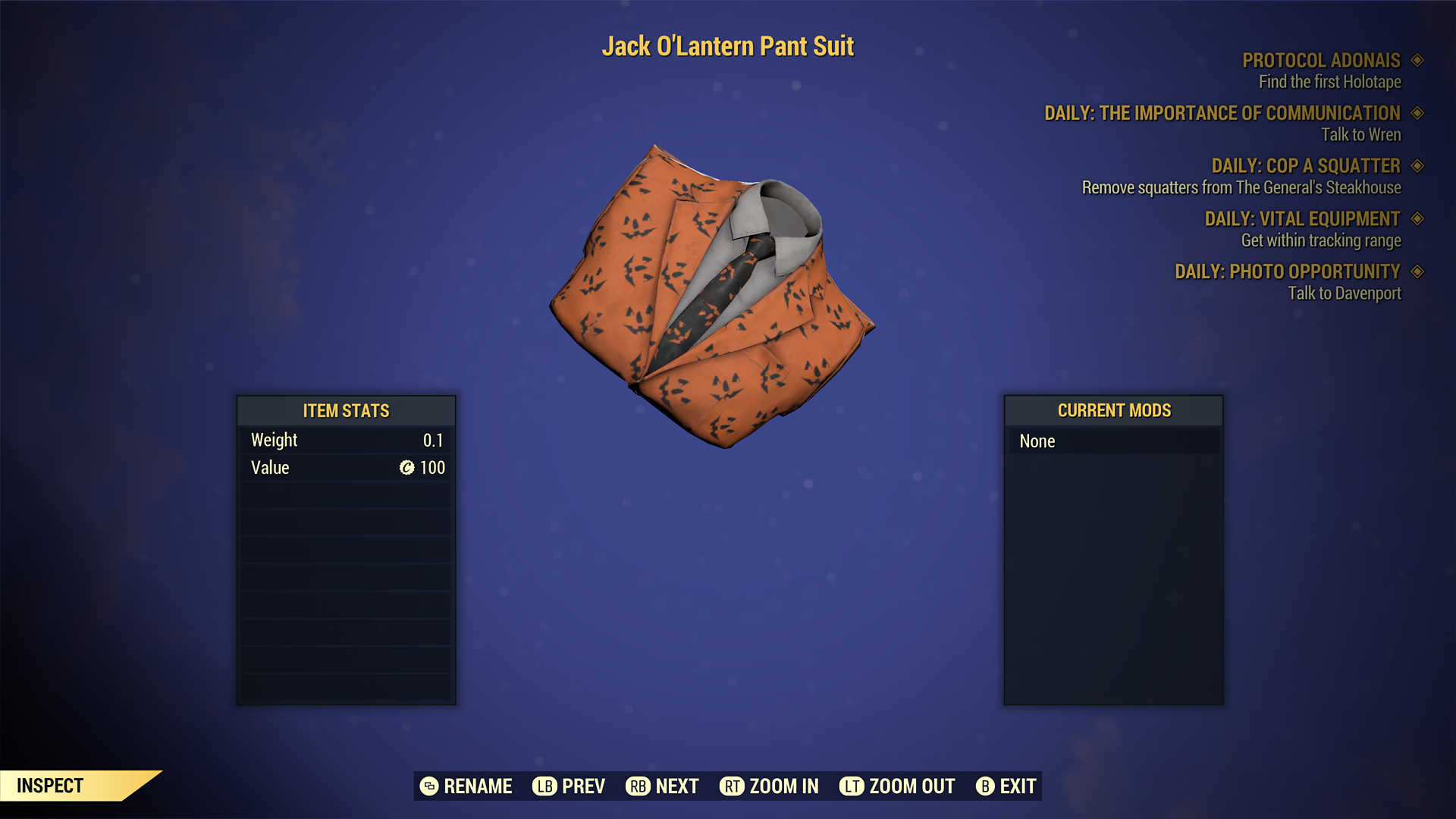Select the Vital Equipment daily quest entry

tap(1302, 219)
